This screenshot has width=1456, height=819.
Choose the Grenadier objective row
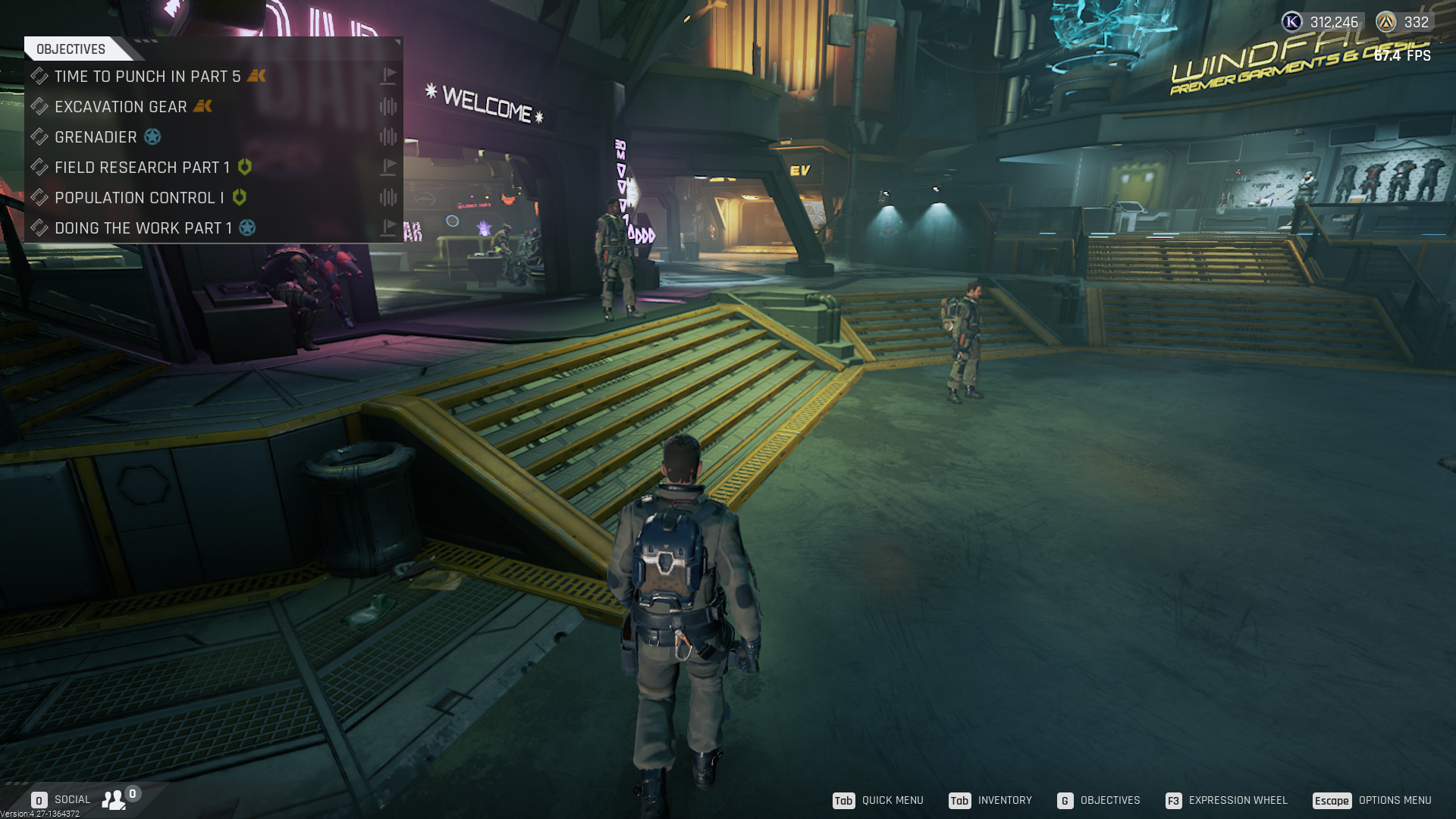(96, 137)
